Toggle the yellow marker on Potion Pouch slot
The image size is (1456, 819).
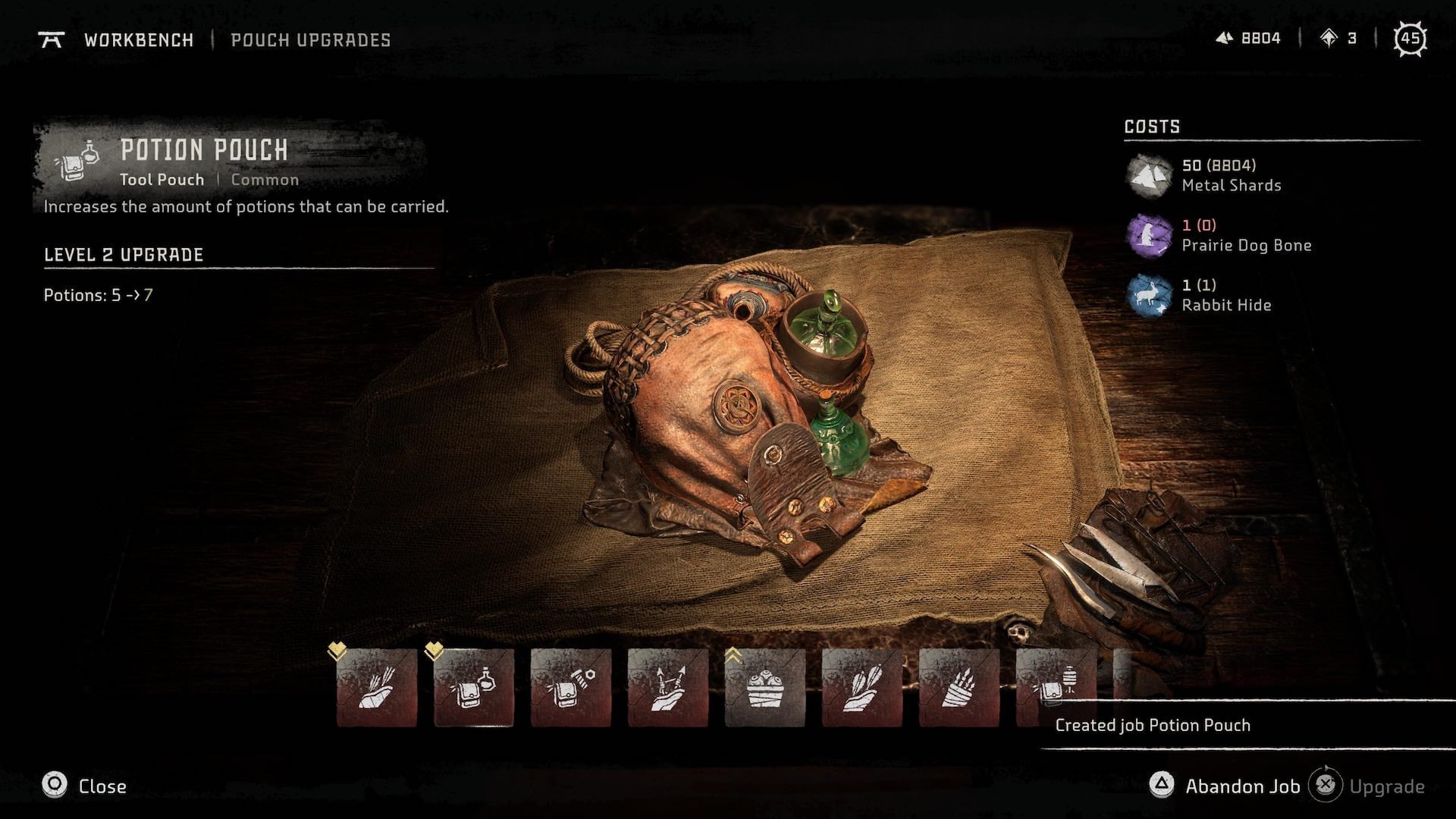(435, 649)
